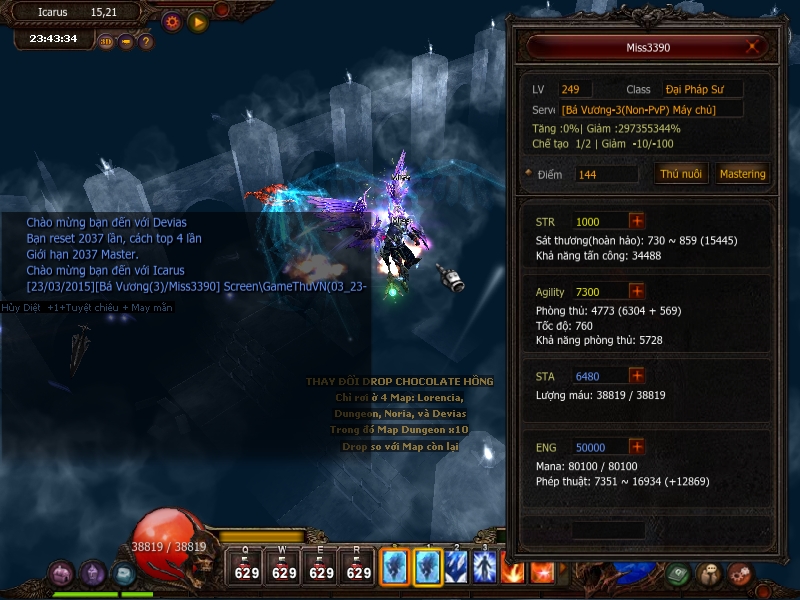
Task: Open the Mastering skill tree
Action: (742, 174)
